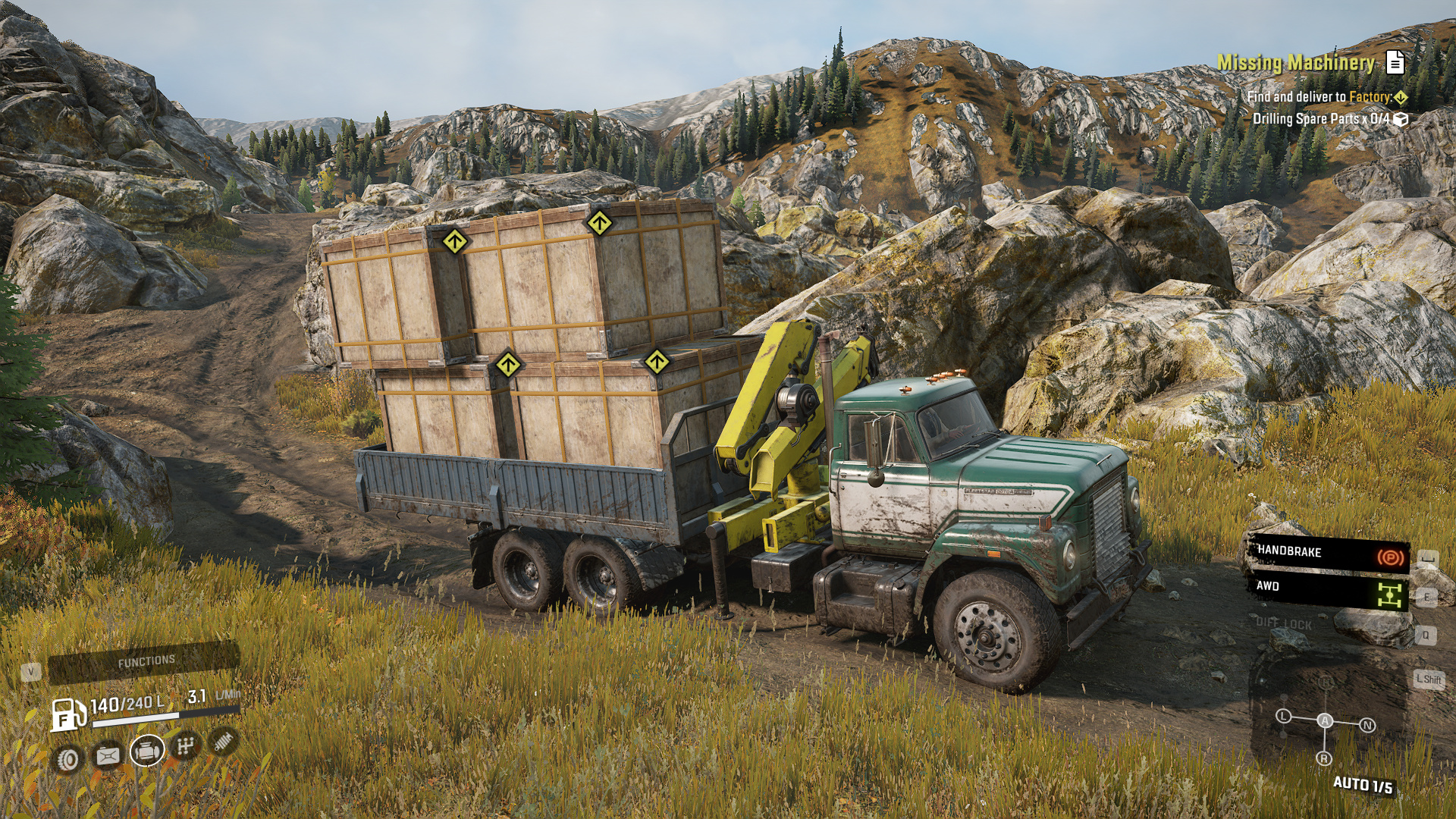Select the highlighted engine status icon
The height and width of the screenshot is (819, 1456).
147,751
